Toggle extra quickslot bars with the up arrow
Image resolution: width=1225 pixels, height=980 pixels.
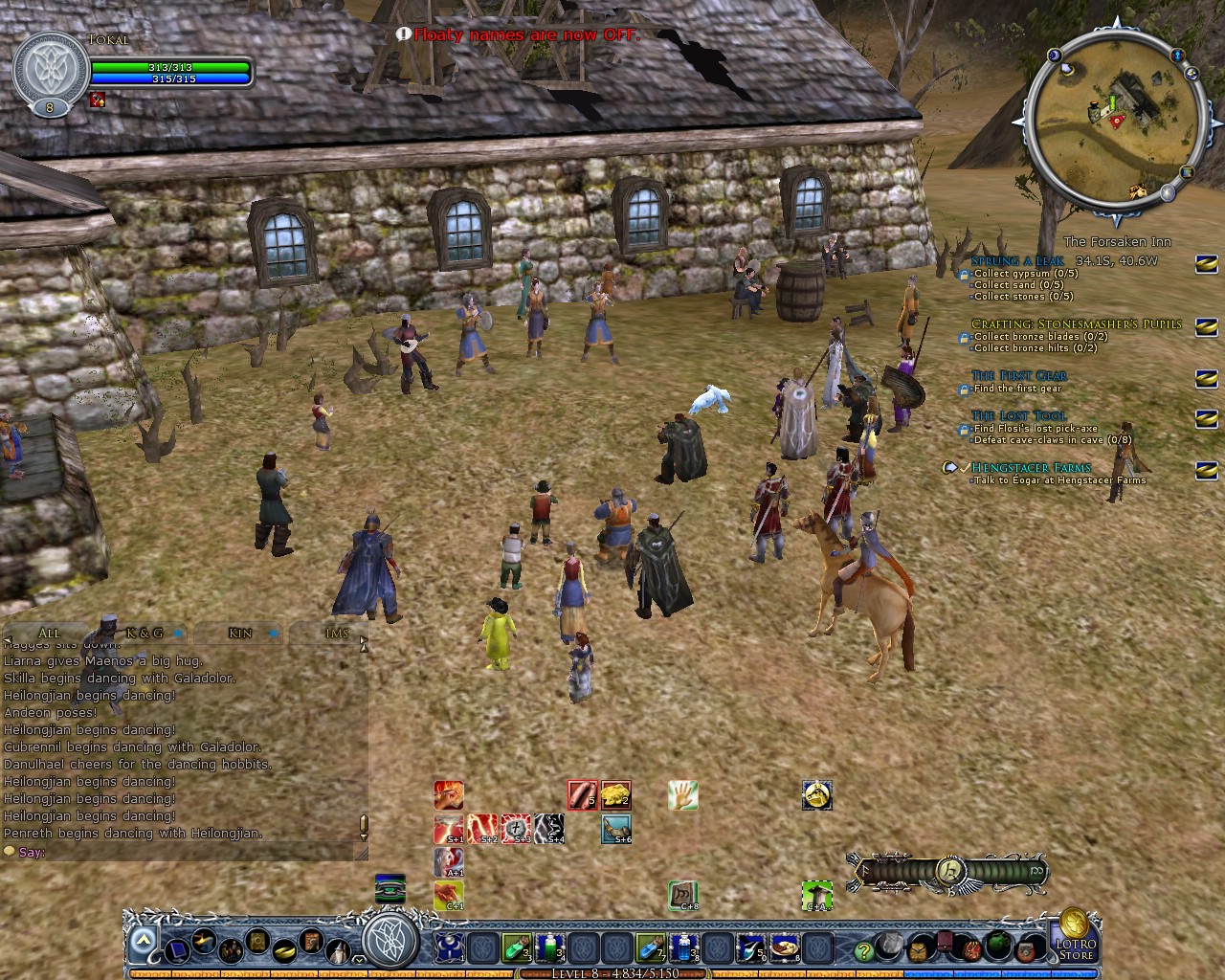(144, 939)
